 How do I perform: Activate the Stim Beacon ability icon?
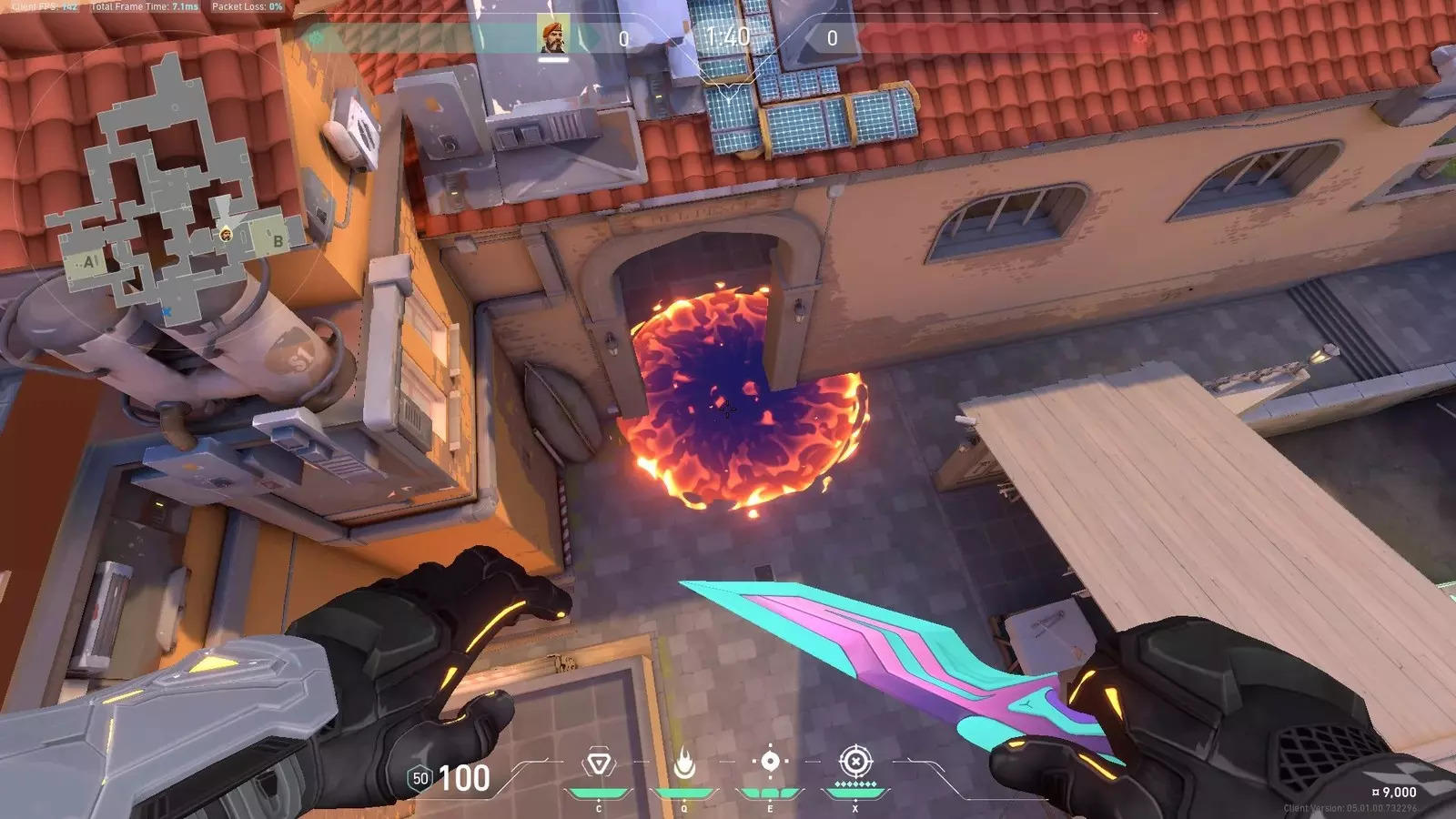pos(599,763)
